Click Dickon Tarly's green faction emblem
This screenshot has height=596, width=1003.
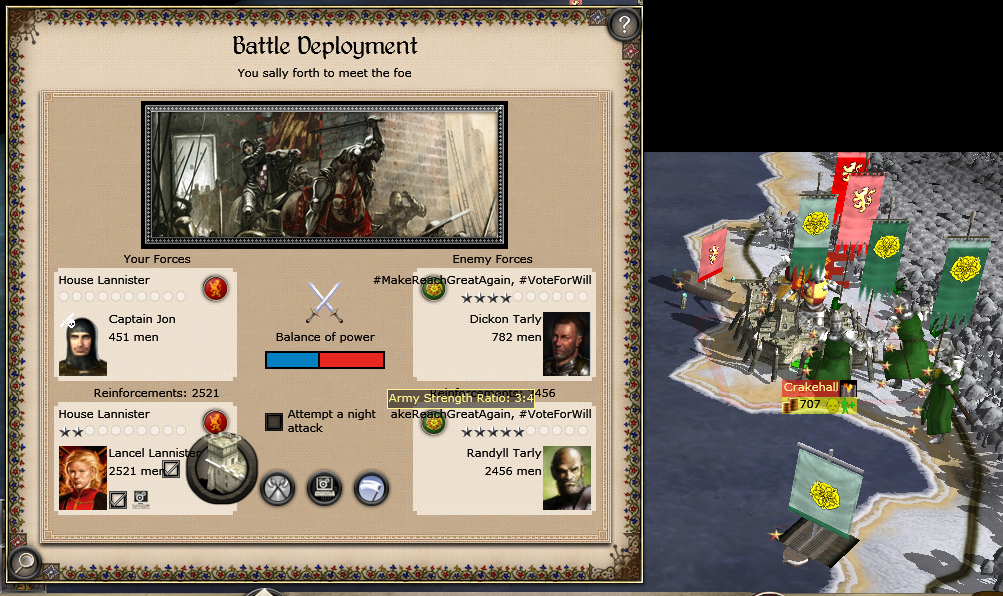pos(433,290)
